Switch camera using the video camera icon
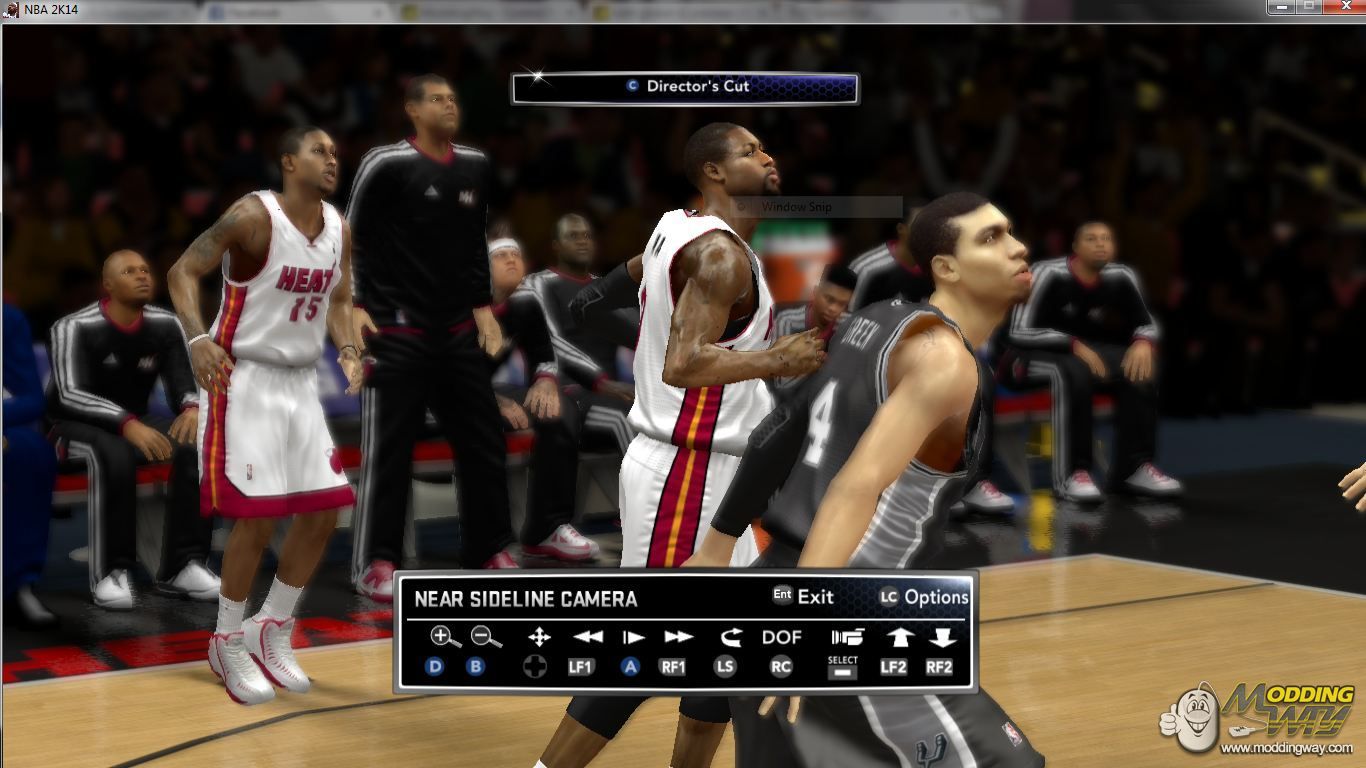This screenshot has width=1366, height=768. point(846,637)
